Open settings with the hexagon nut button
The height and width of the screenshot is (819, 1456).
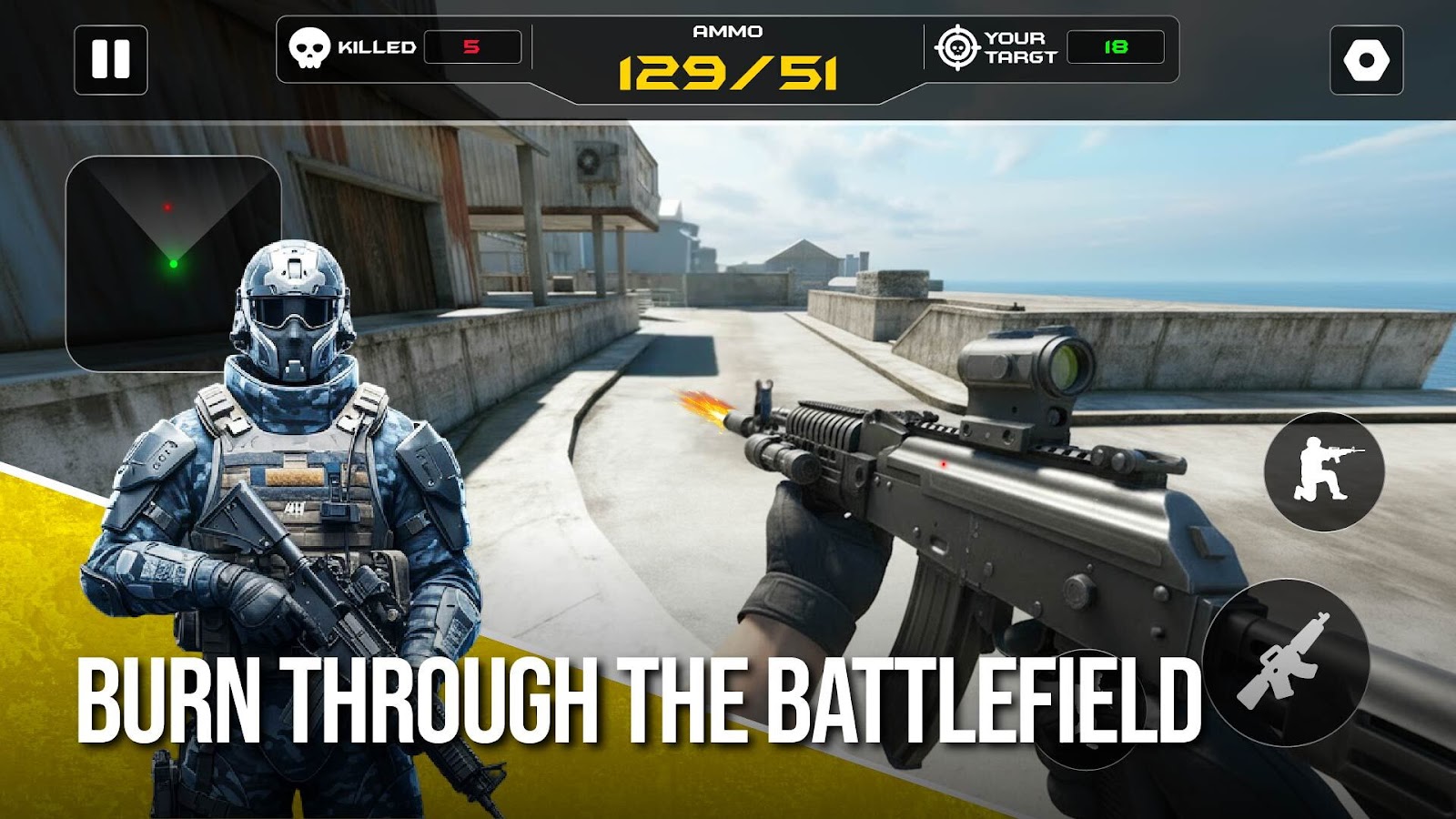click(x=1366, y=60)
